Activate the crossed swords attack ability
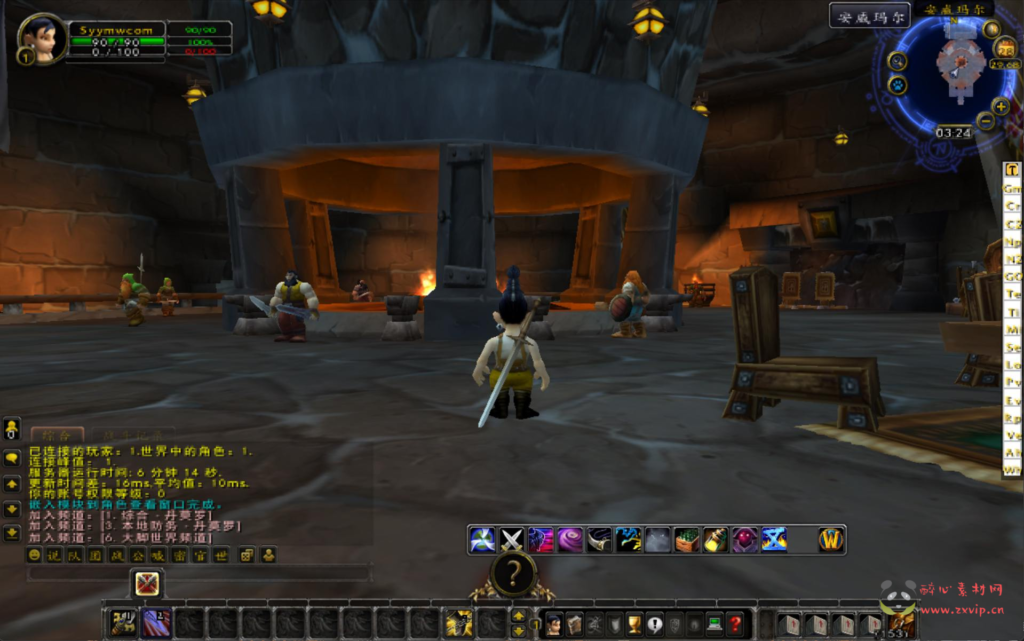This screenshot has height=641, width=1024. [512, 540]
